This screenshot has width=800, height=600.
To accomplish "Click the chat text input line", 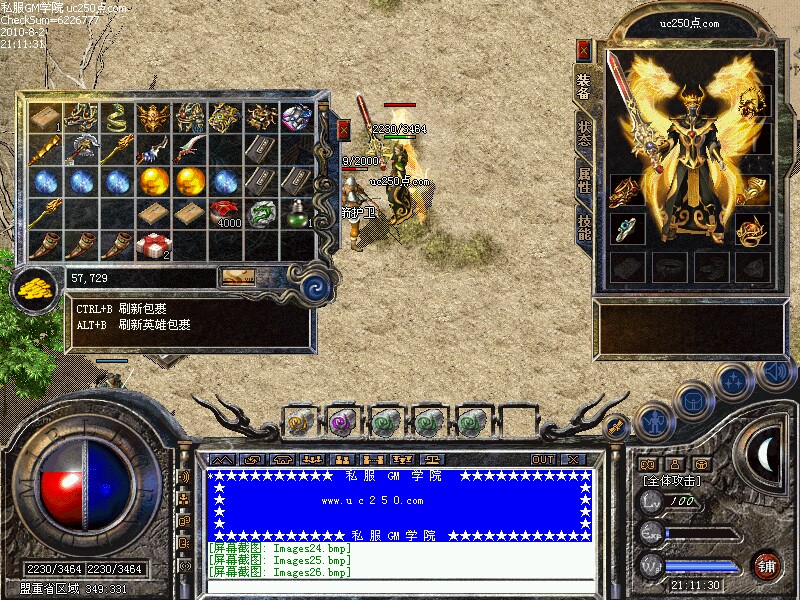I will (x=400, y=585).
